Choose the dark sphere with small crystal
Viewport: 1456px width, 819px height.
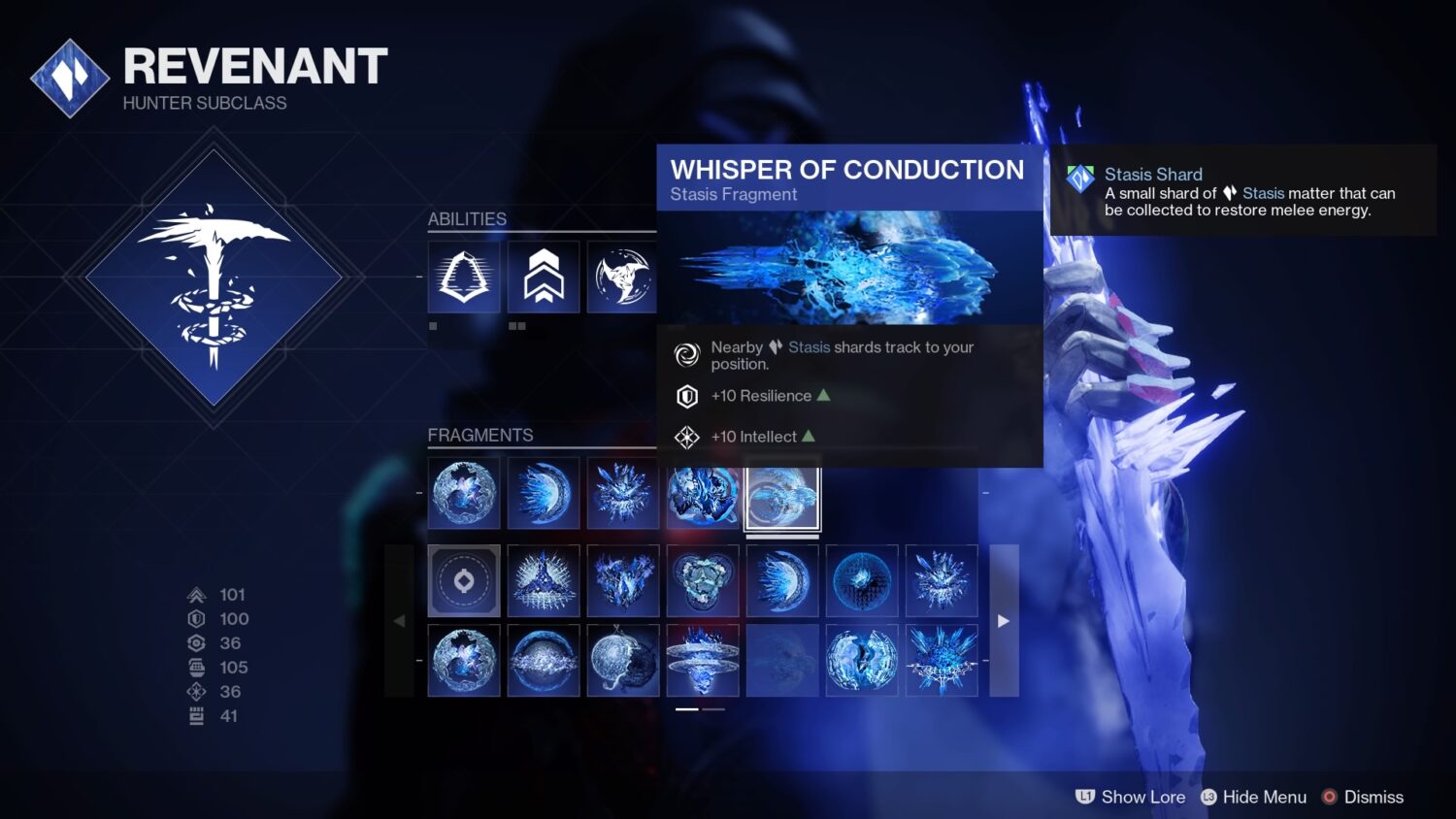tap(862, 581)
